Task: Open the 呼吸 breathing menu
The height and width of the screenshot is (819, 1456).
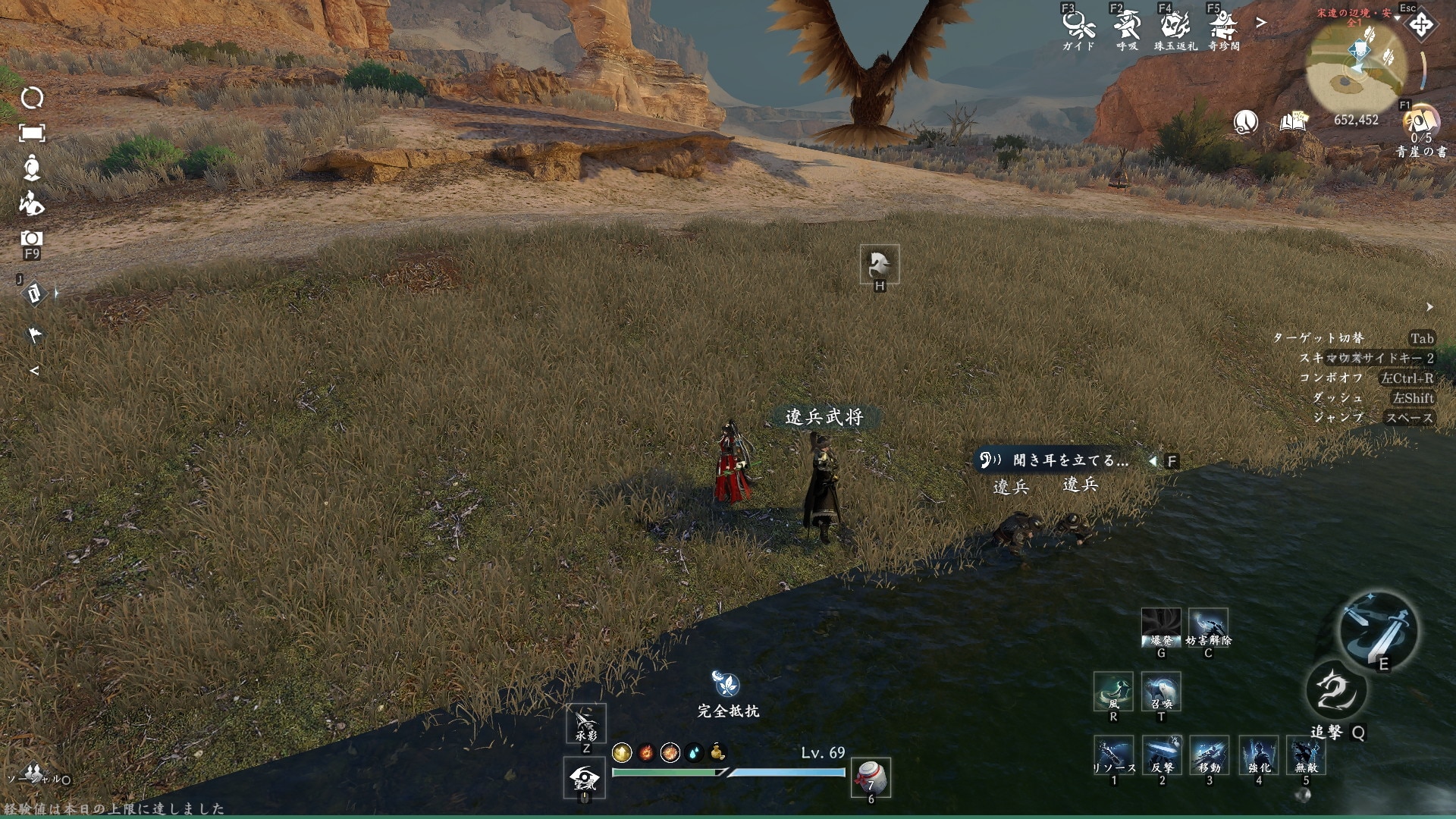Action: coord(1127,28)
